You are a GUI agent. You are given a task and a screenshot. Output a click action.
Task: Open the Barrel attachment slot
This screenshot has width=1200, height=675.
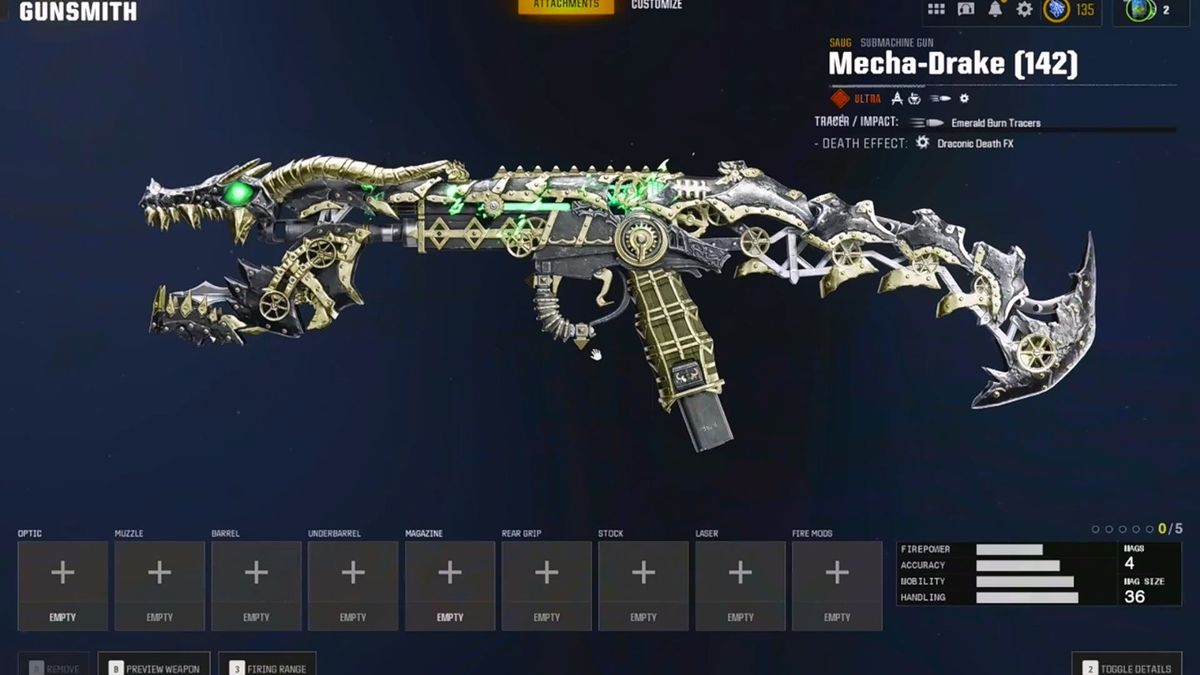(x=256, y=585)
